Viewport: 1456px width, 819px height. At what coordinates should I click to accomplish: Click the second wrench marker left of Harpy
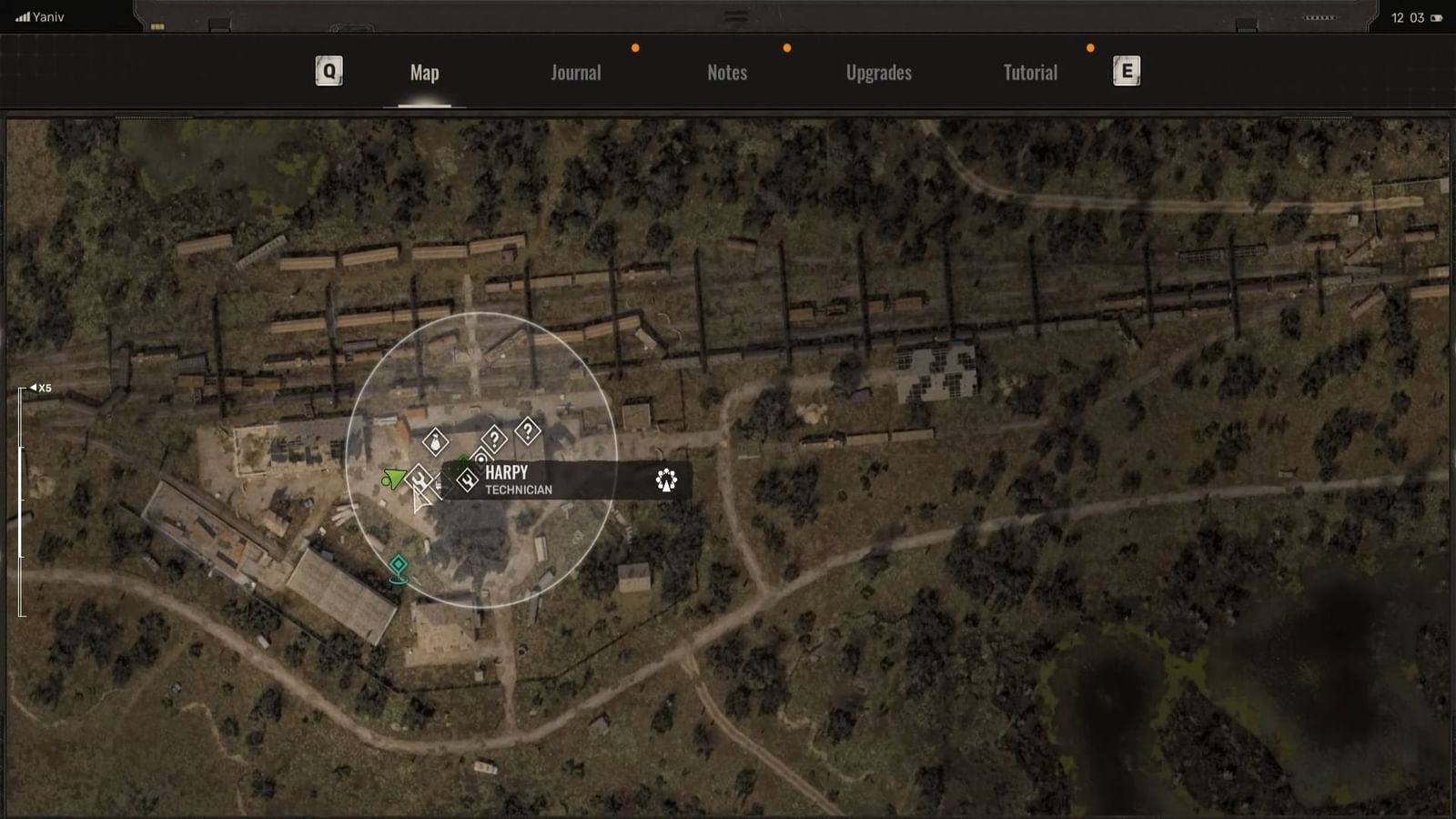(x=420, y=480)
